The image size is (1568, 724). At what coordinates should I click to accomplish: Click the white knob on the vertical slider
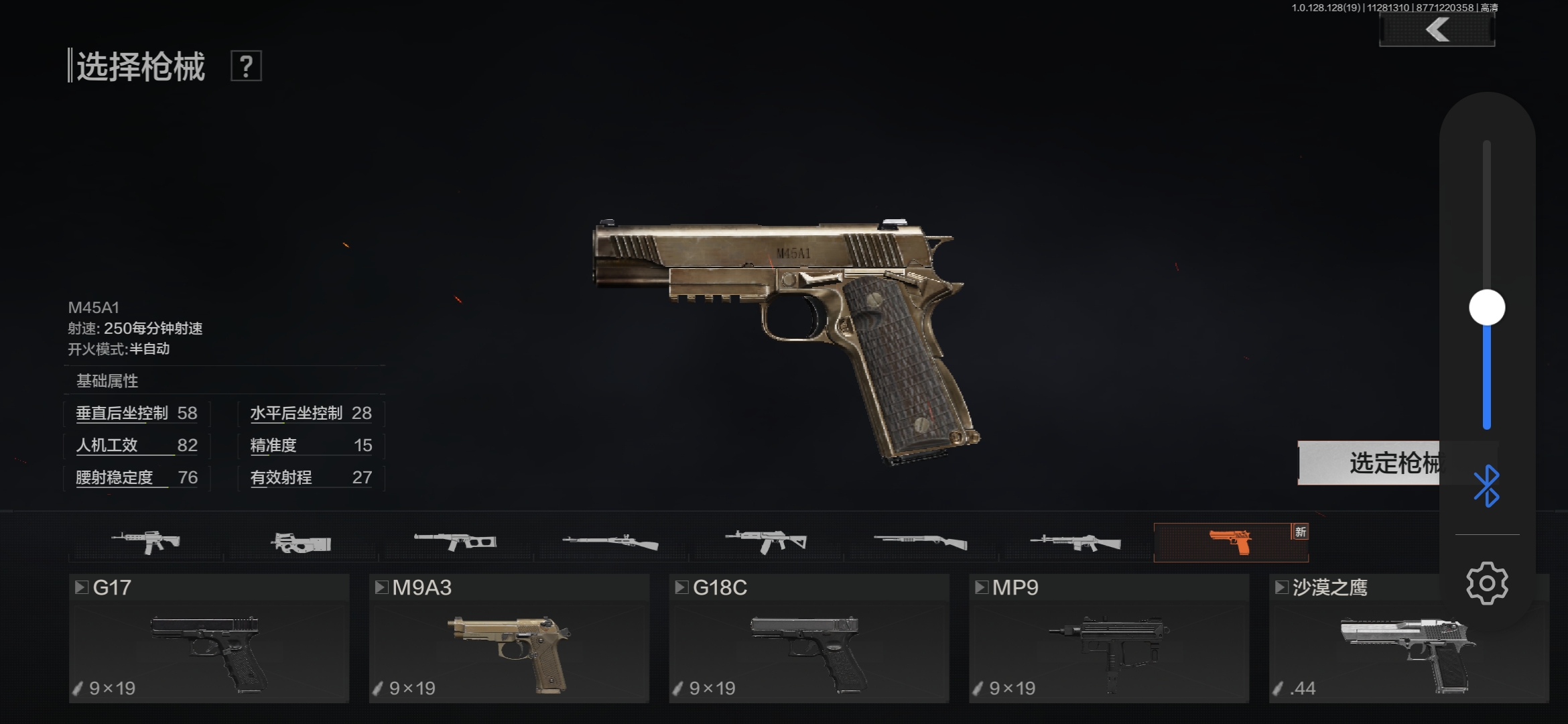(1487, 308)
